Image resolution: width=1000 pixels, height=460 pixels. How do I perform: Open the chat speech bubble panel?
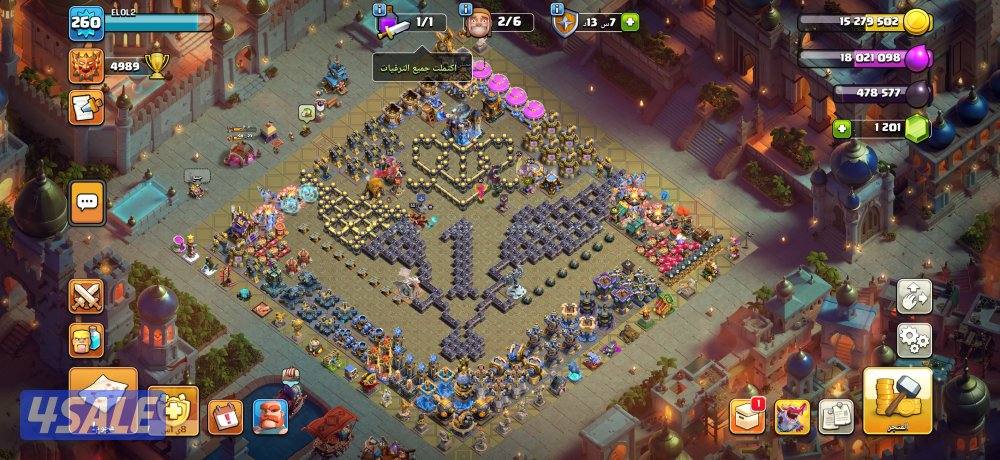coord(87,203)
